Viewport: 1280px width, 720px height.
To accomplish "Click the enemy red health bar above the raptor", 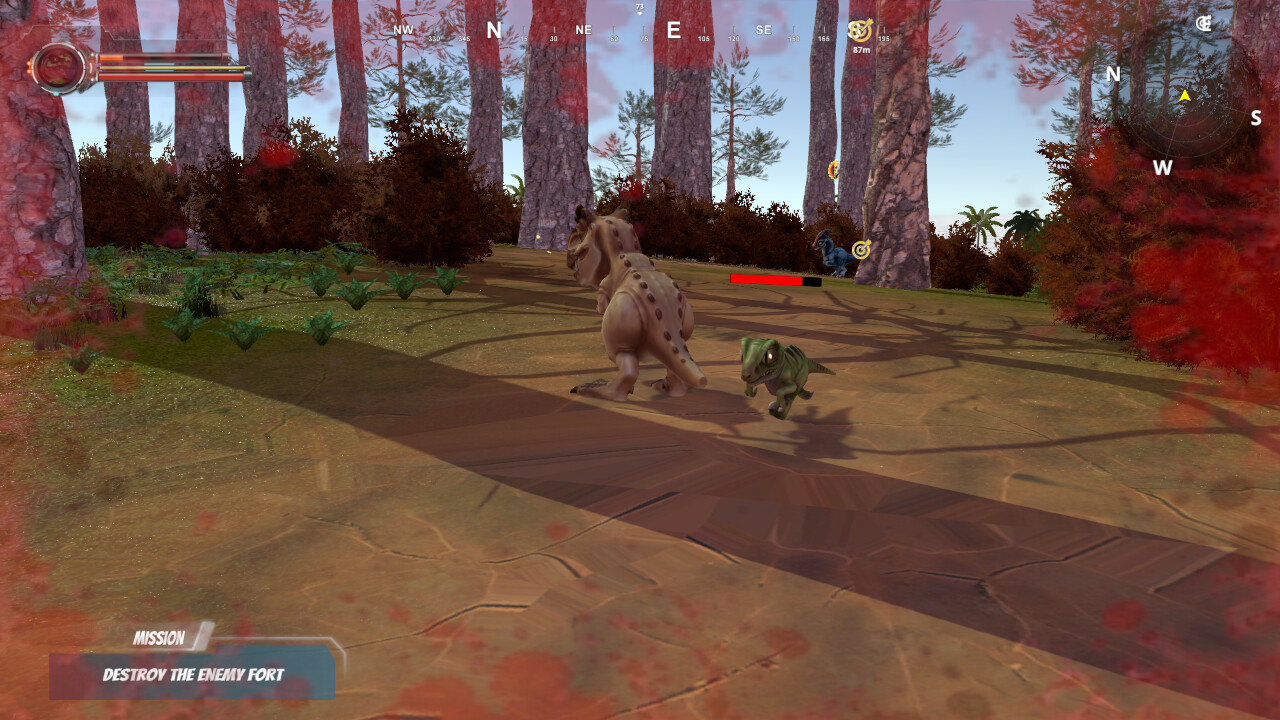I will tap(765, 282).
